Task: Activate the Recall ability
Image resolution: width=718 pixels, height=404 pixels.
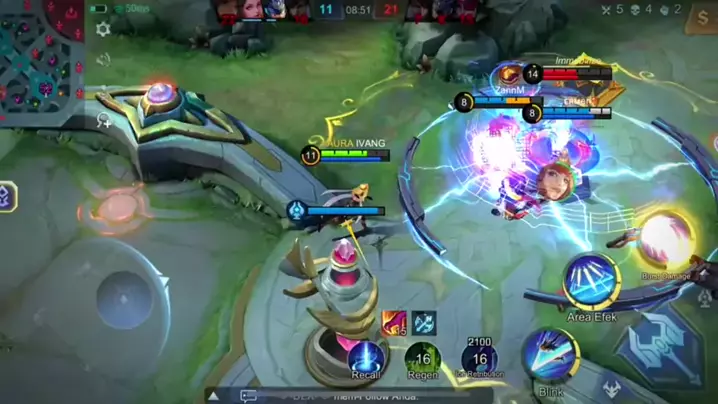Action: click(366, 358)
